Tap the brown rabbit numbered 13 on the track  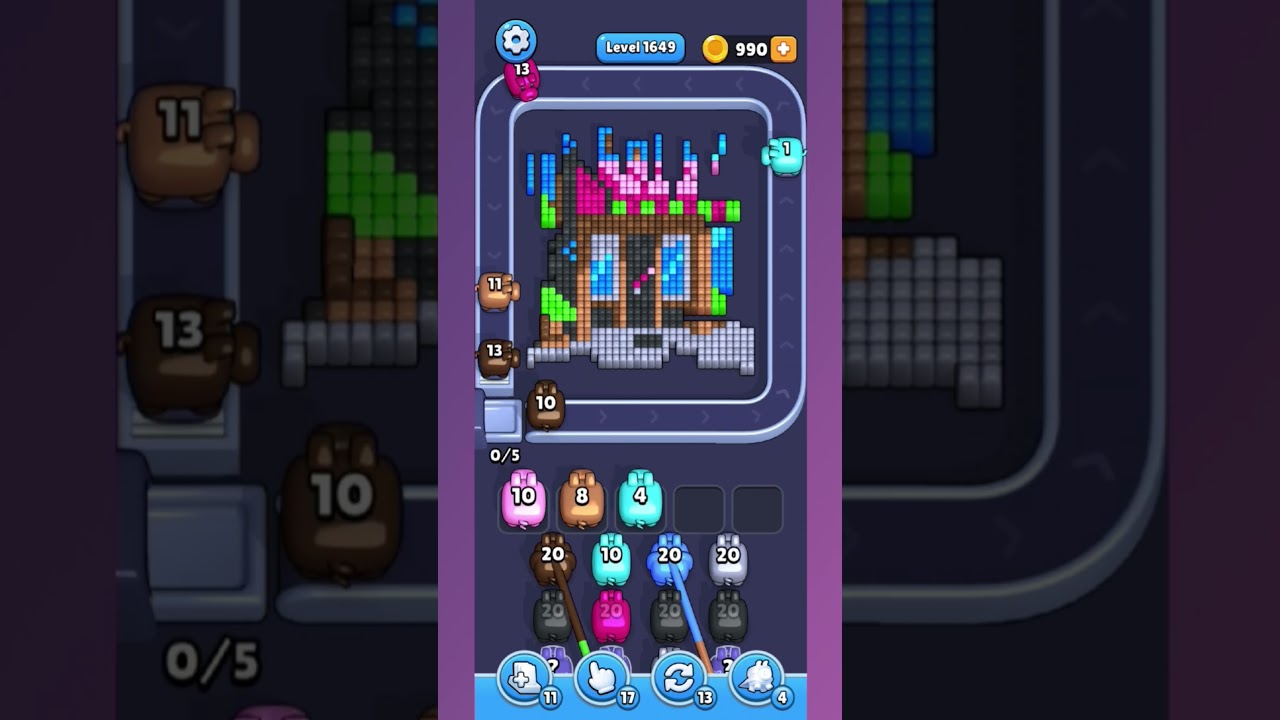[496, 355]
